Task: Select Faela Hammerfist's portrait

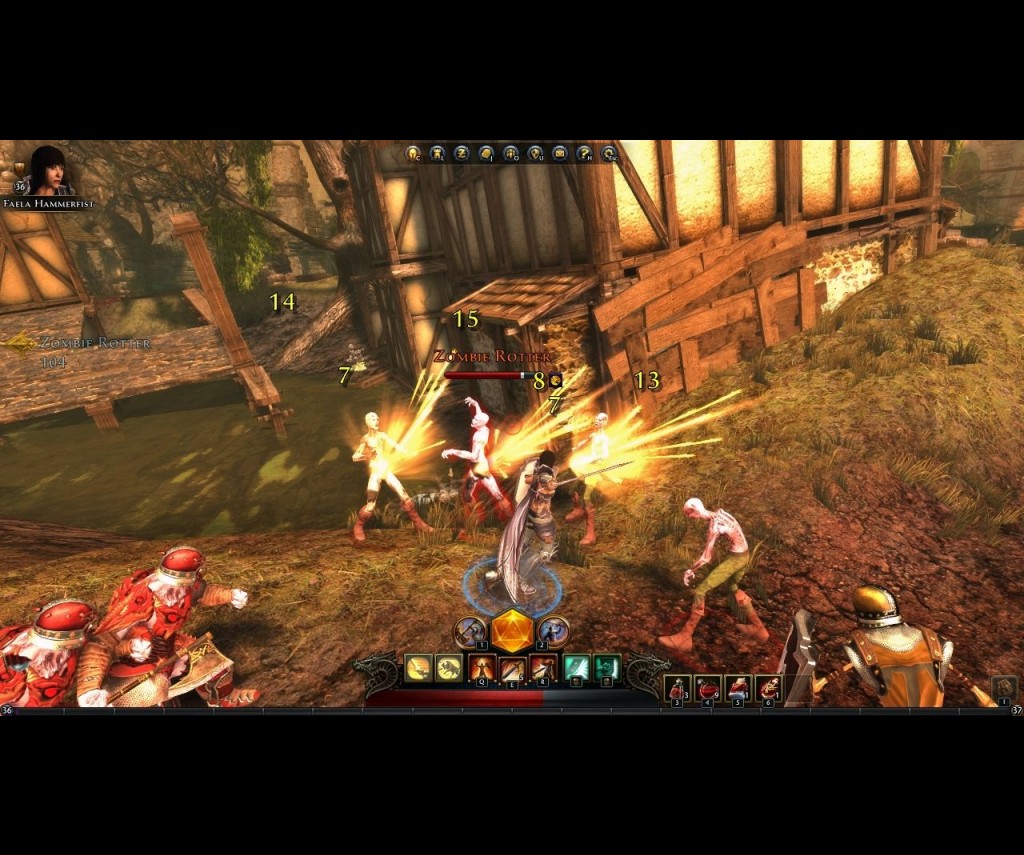Action: (50, 171)
